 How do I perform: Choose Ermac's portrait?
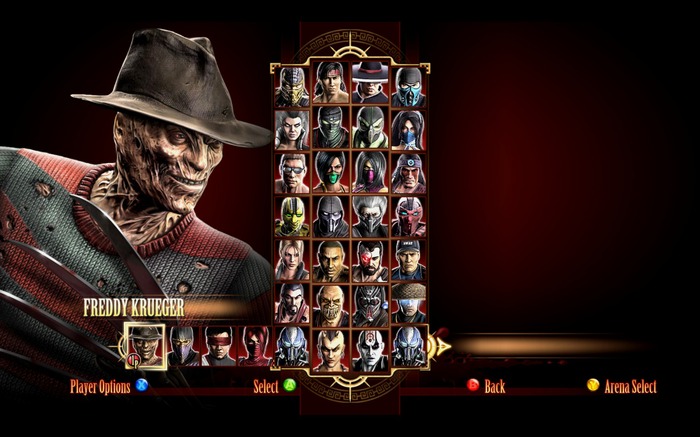(x=331, y=128)
